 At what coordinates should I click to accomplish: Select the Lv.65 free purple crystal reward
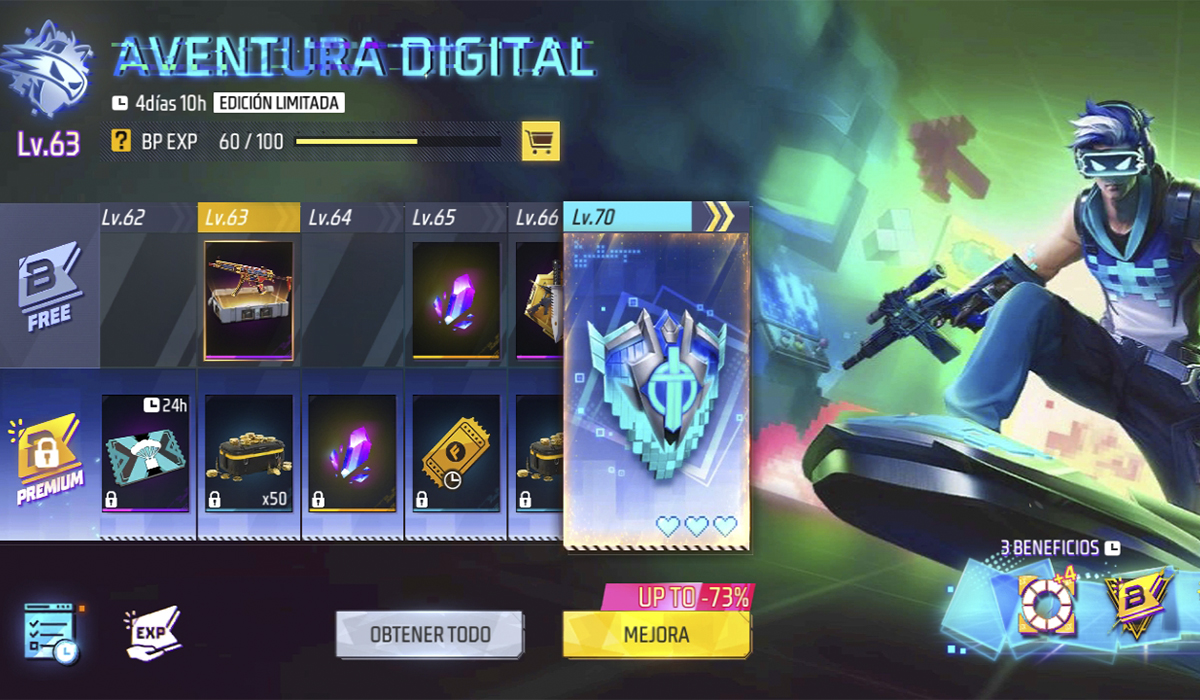pos(456,299)
